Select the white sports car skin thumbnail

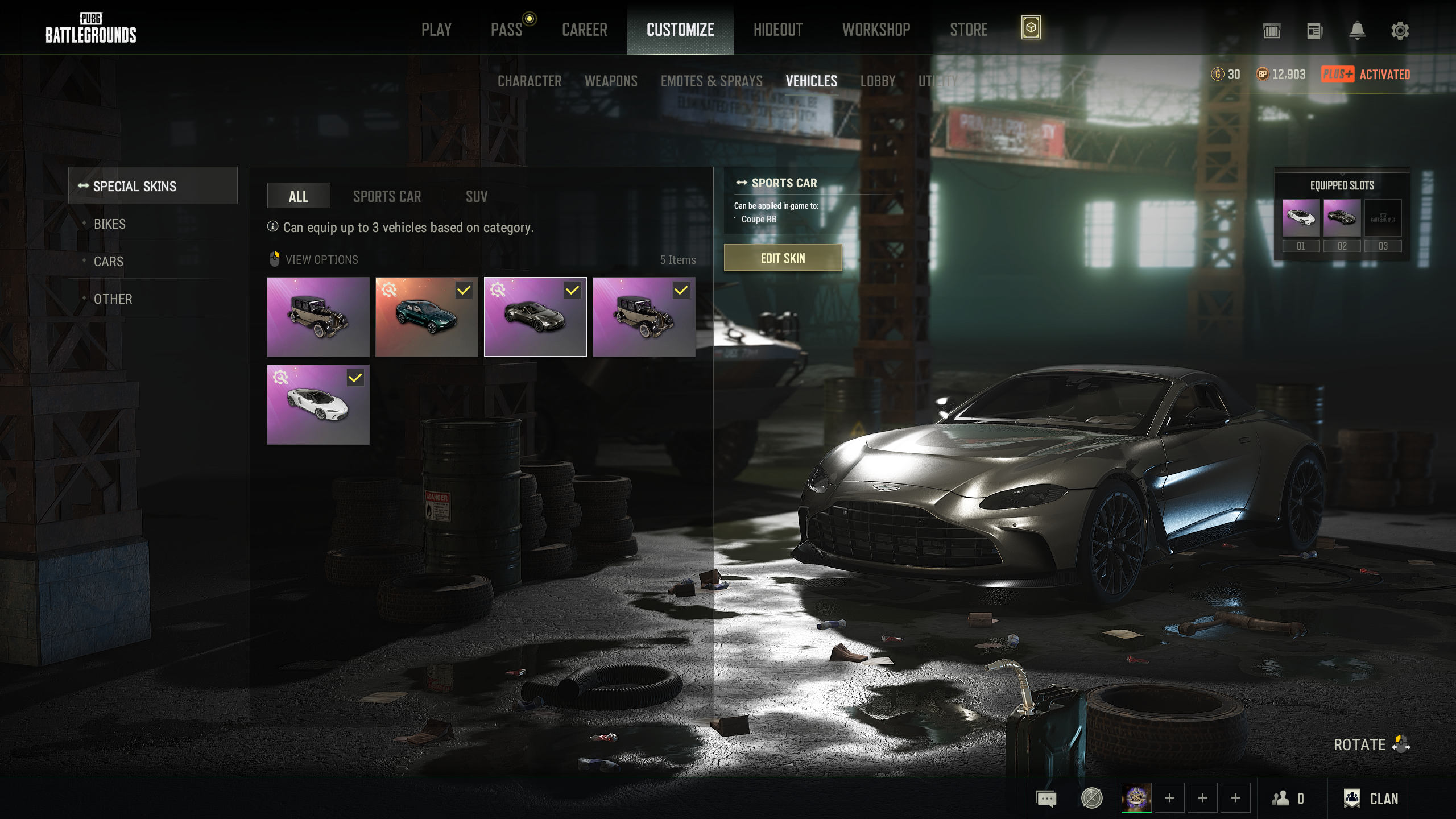318,405
